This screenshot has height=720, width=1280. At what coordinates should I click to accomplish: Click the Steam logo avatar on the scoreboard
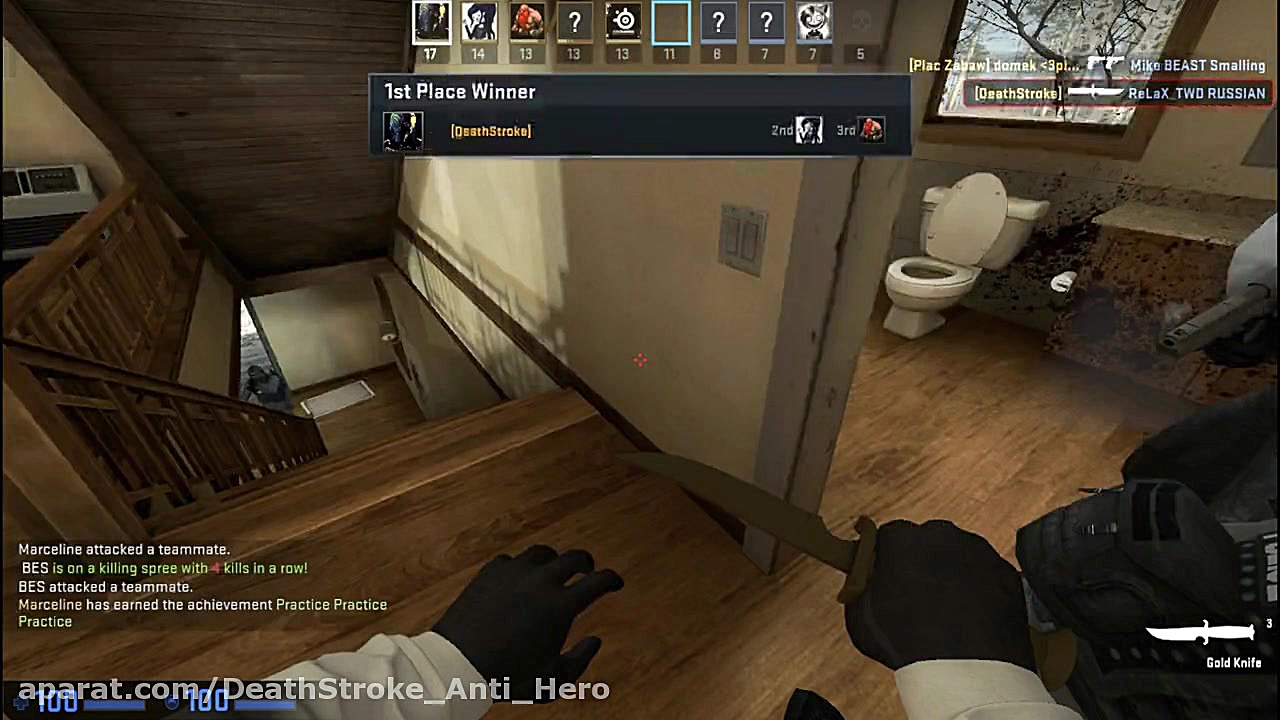pyautogui.click(x=621, y=21)
